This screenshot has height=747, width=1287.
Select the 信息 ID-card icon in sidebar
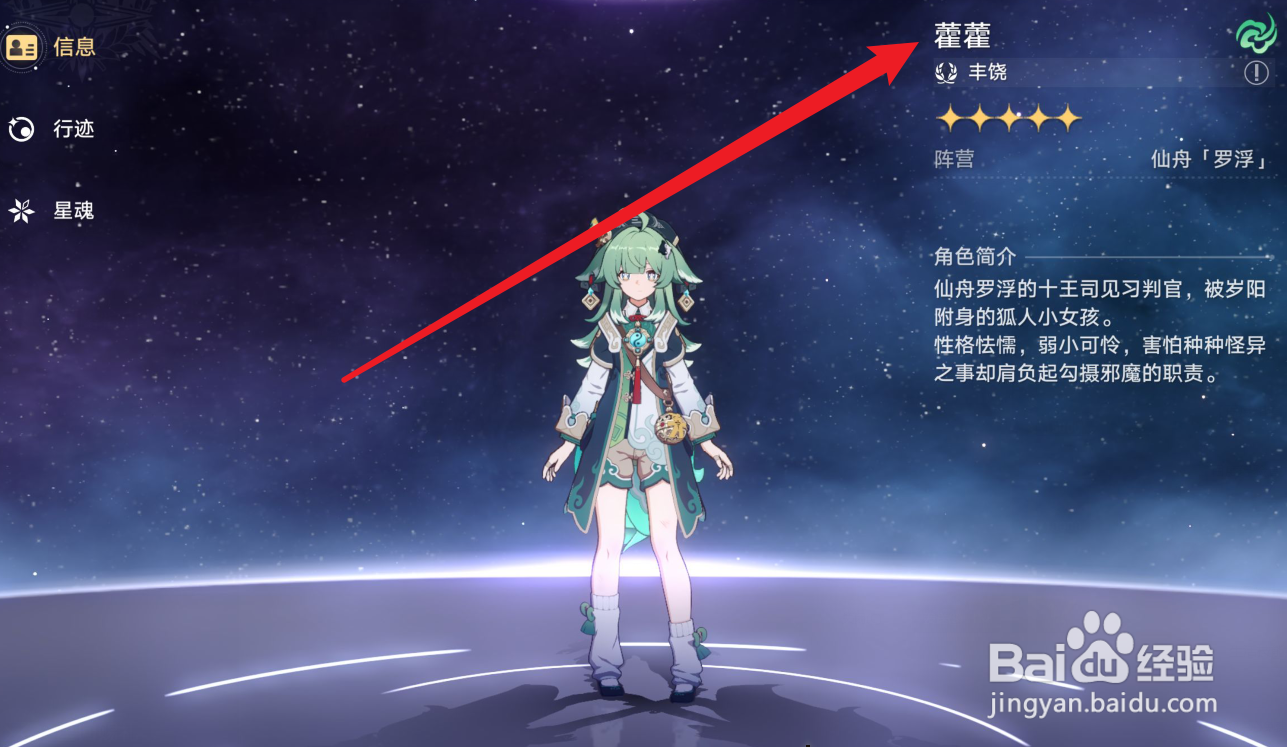(24, 46)
